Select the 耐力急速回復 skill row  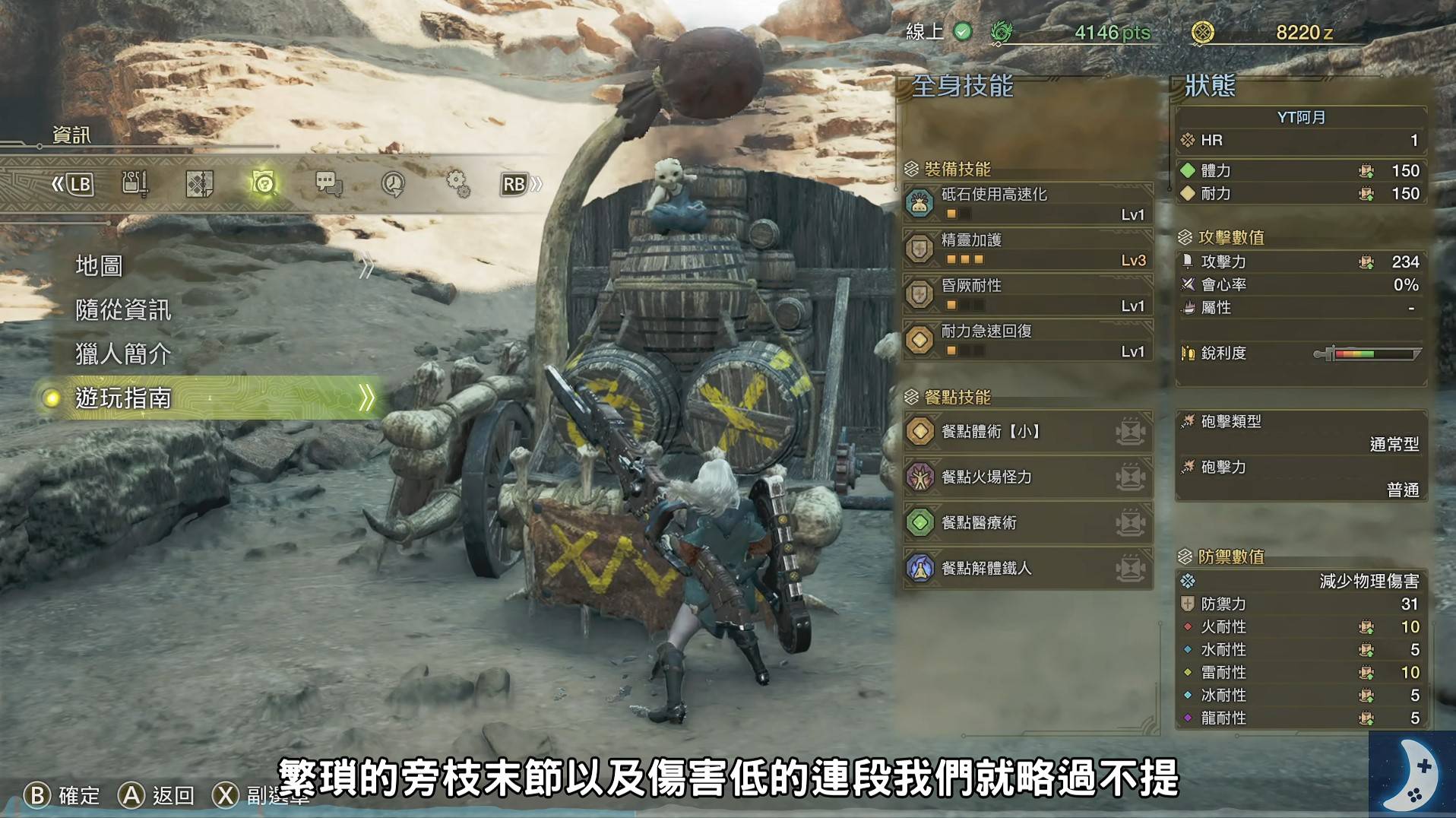(x=1027, y=340)
